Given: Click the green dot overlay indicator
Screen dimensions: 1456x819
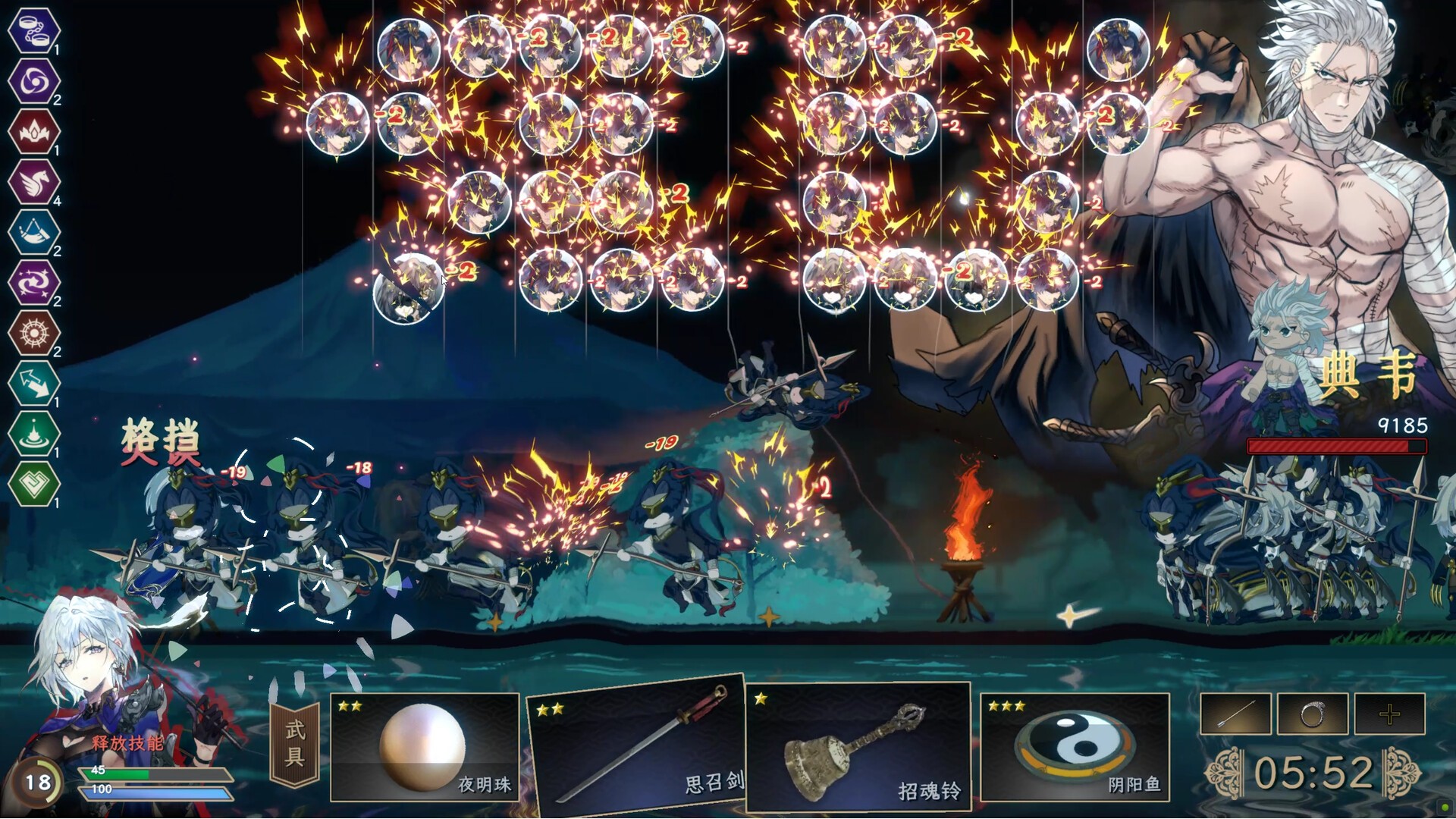Looking at the screenshot, I should (1445, 808).
